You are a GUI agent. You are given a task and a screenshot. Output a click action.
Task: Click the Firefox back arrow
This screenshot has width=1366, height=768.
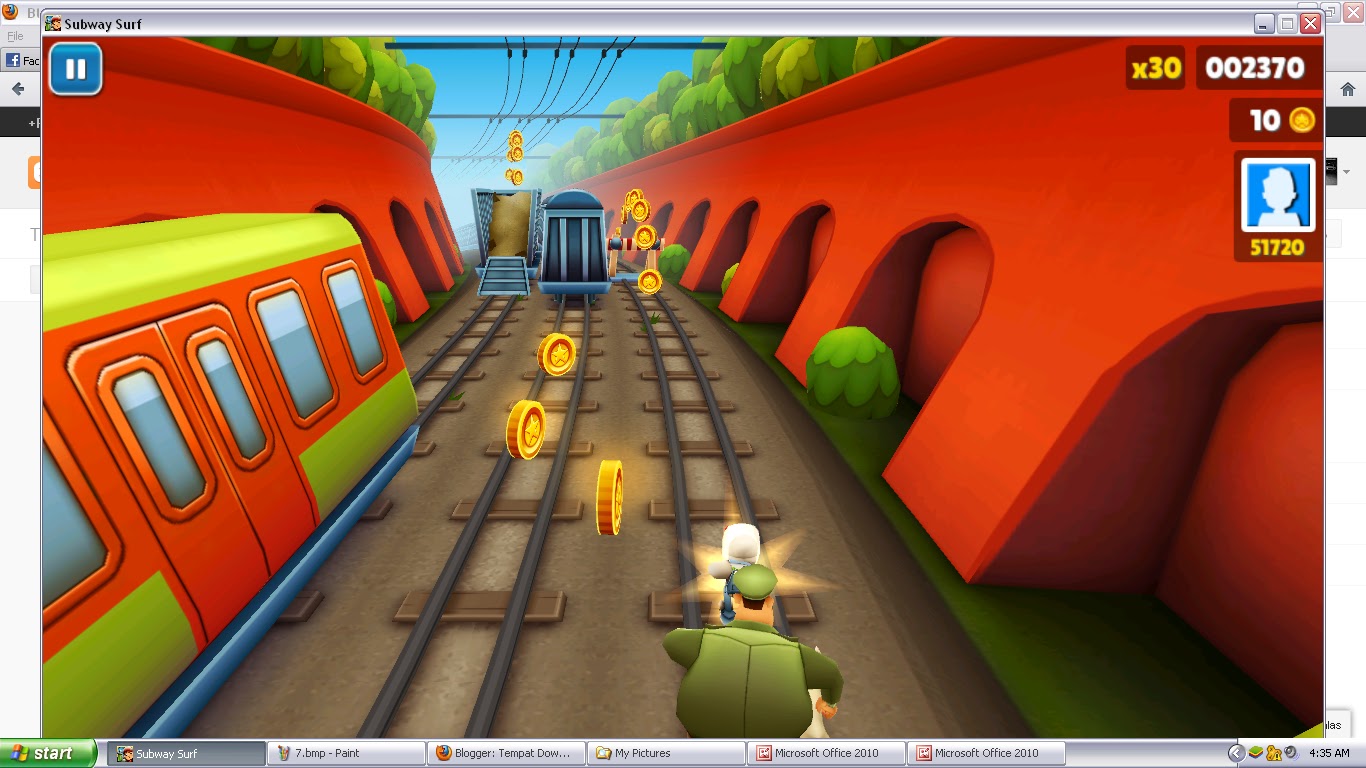(x=20, y=89)
